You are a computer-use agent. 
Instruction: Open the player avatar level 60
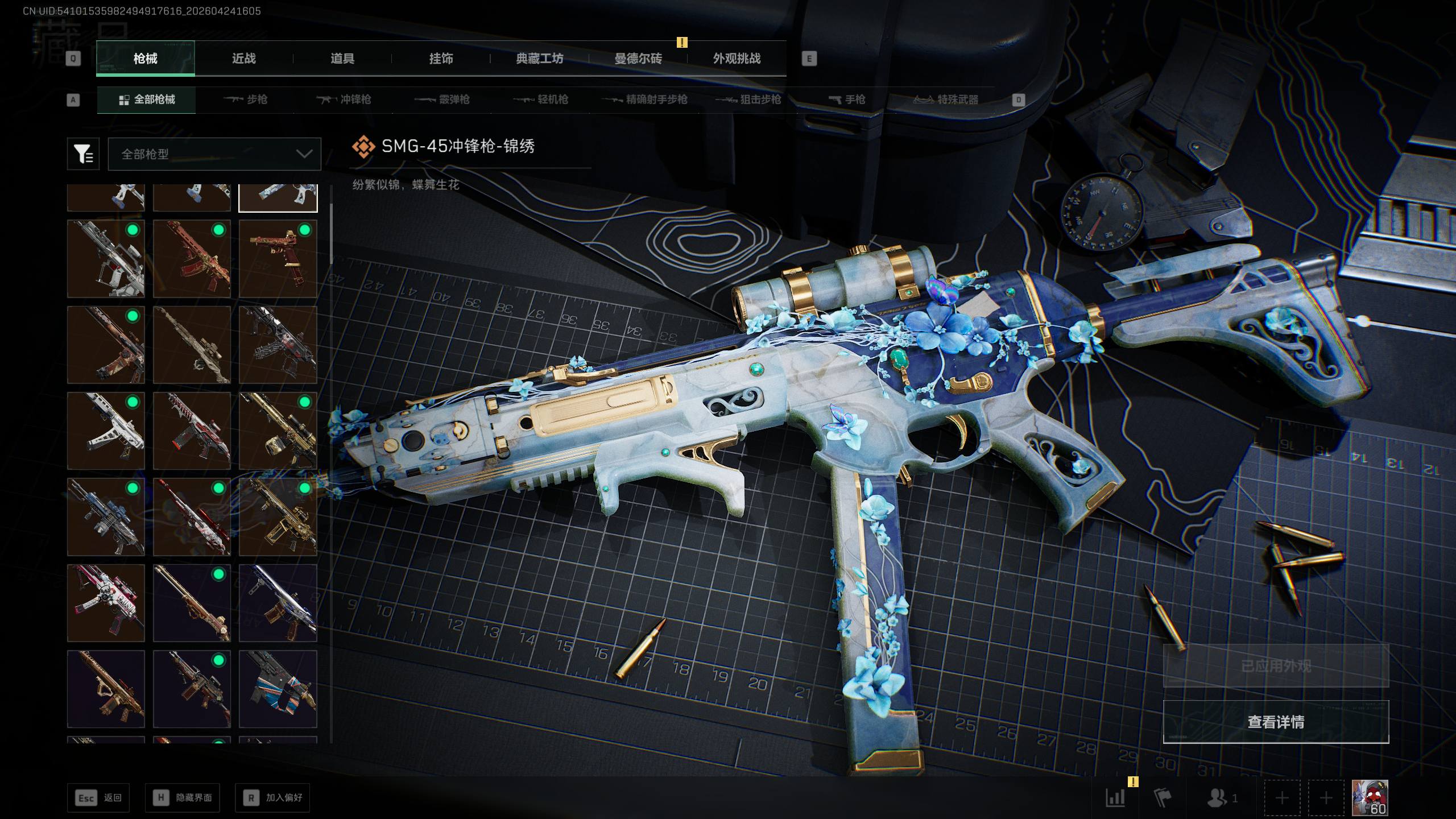tap(1370, 797)
